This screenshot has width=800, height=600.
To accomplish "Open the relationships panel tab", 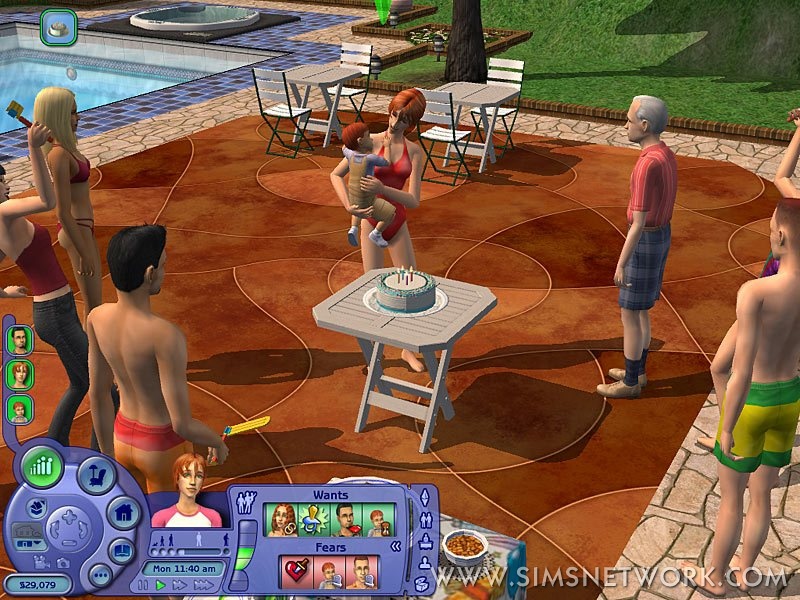I will 426,519.
